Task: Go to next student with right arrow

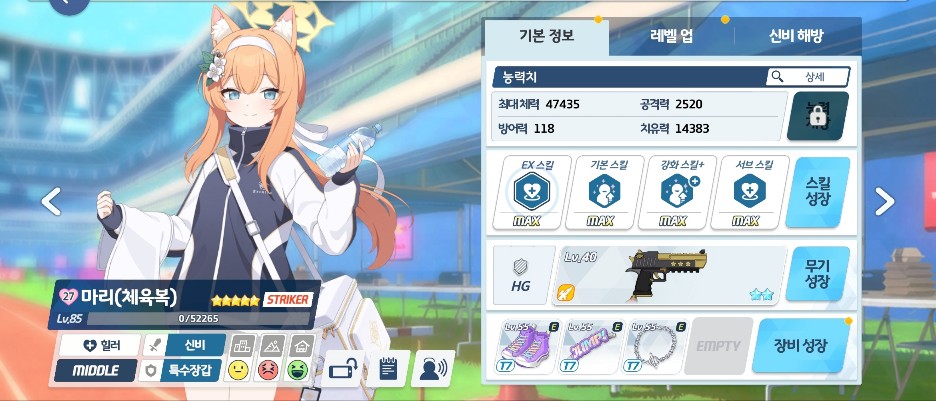Action: click(884, 202)
